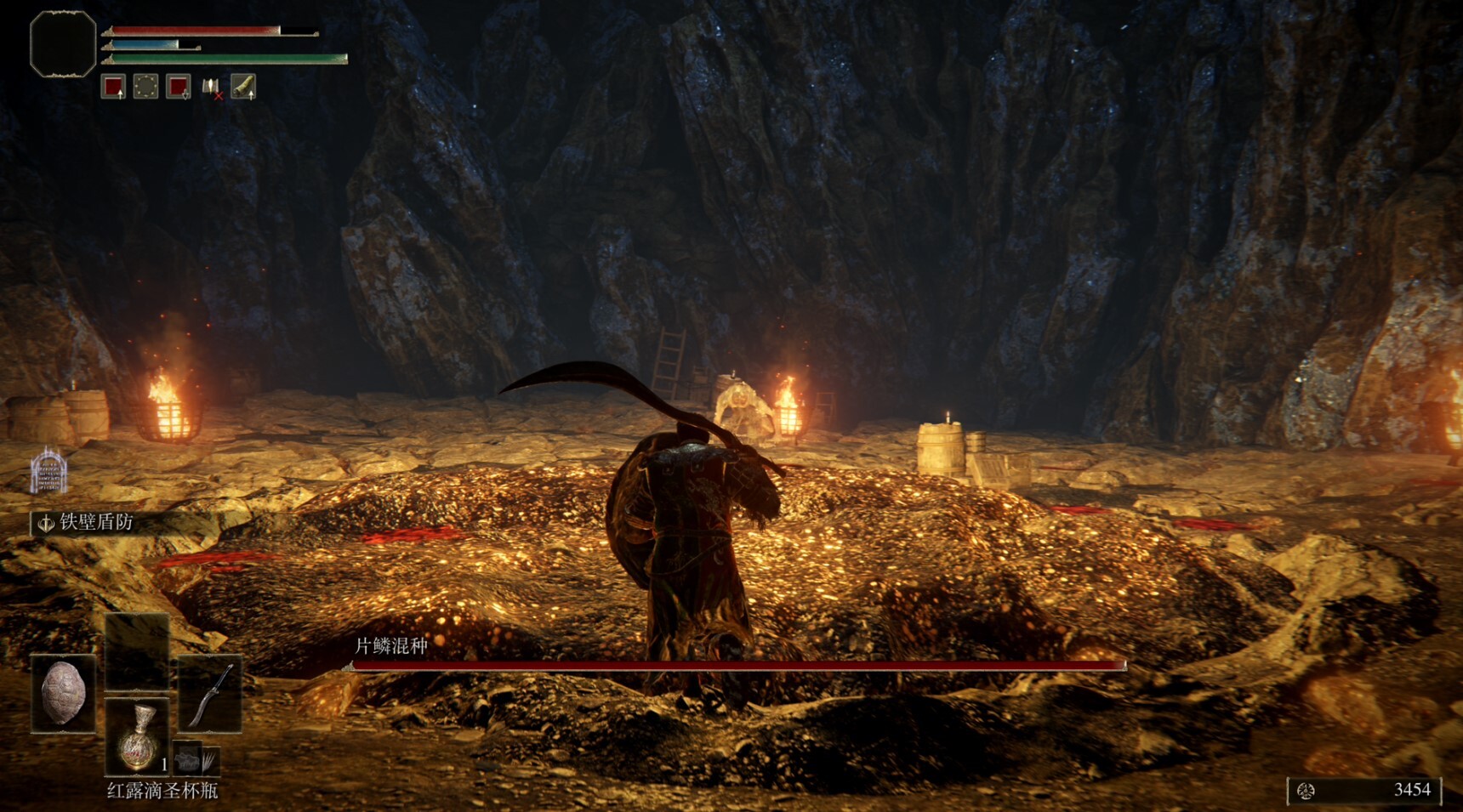This screenshot has width=1463, height=812.
Task: Select the curved sword weapon slot
Action: click(210, 693)
